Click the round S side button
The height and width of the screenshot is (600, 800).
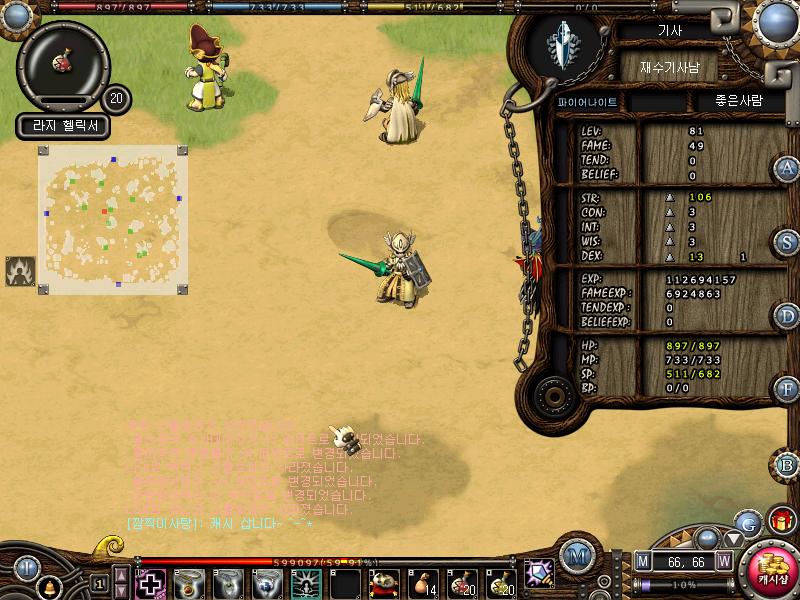click(787, 242)
